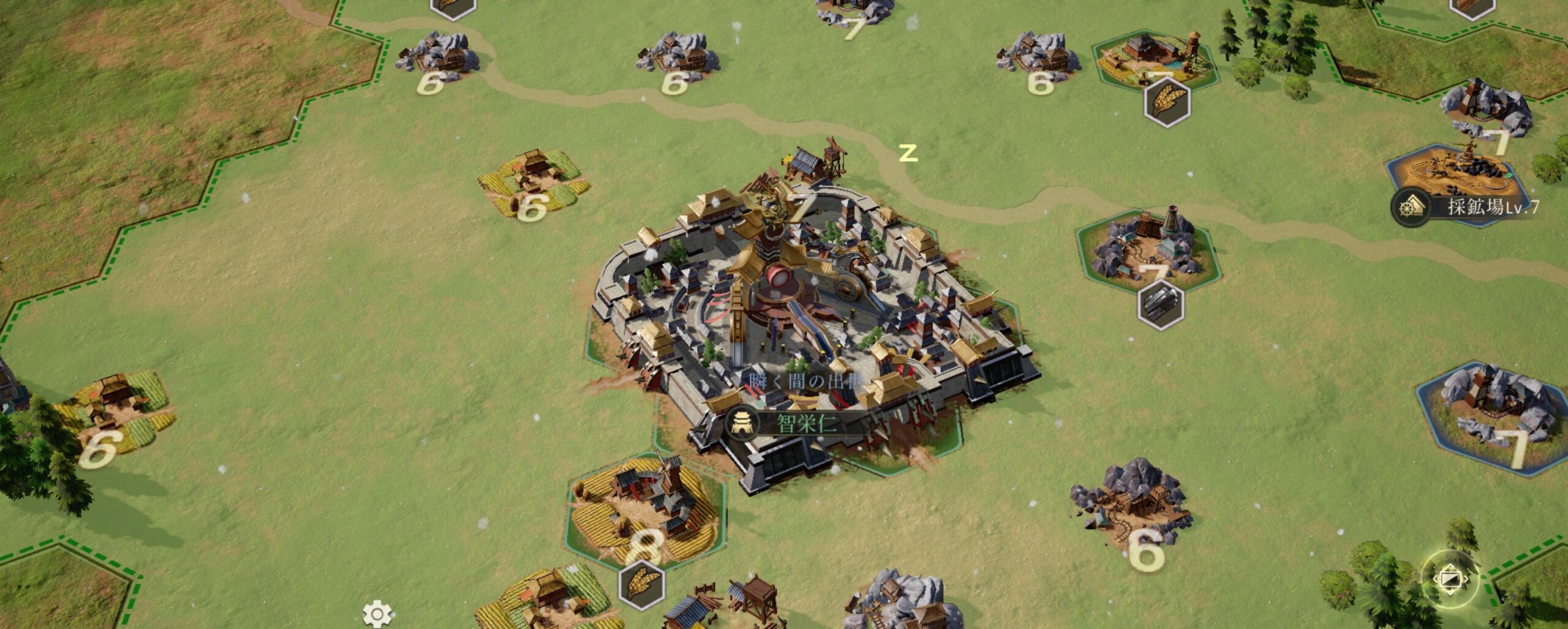Tap the iron ingot resource hex badge

(1161, 304)
